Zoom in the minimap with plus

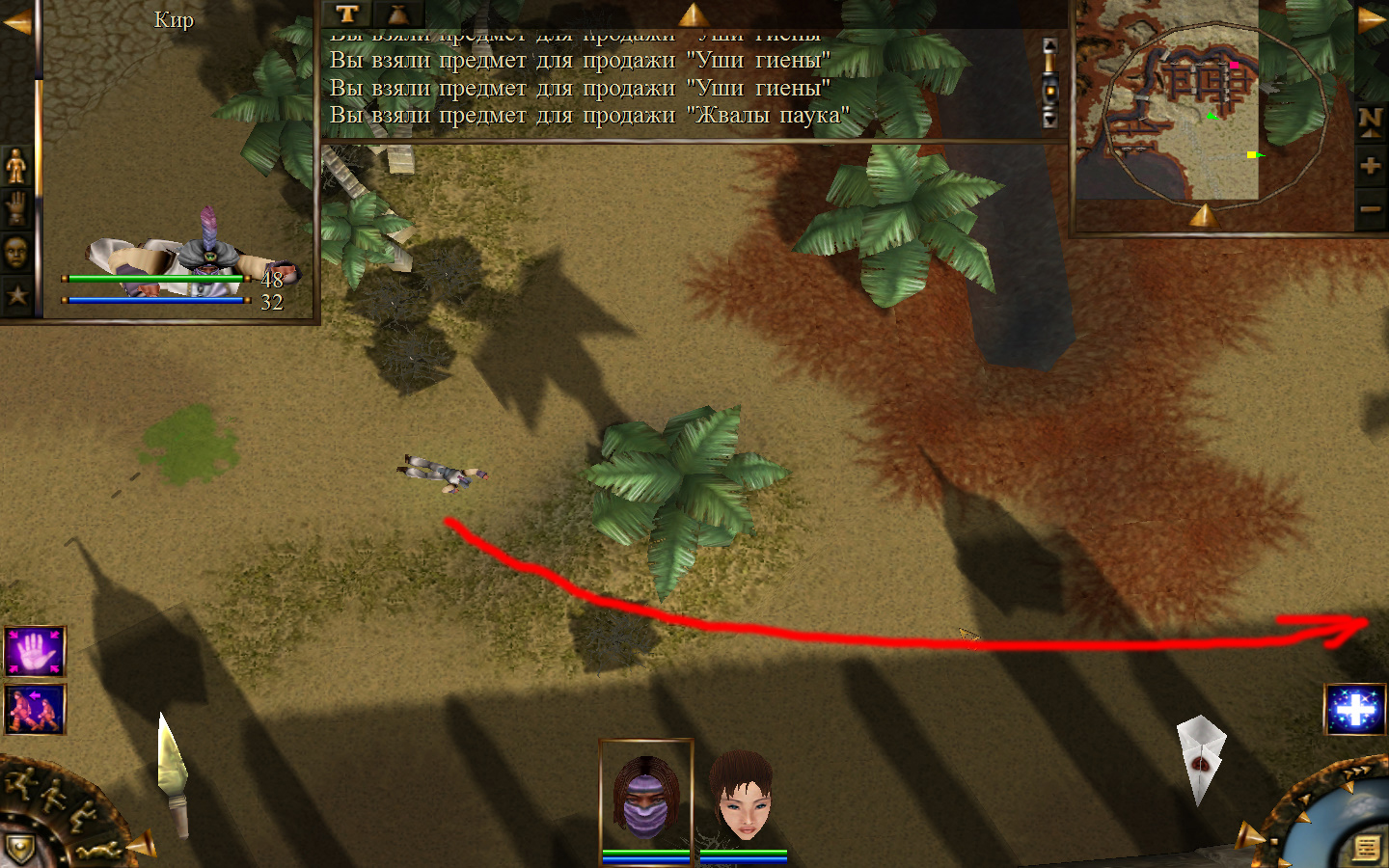click(x=1370, y=166)
